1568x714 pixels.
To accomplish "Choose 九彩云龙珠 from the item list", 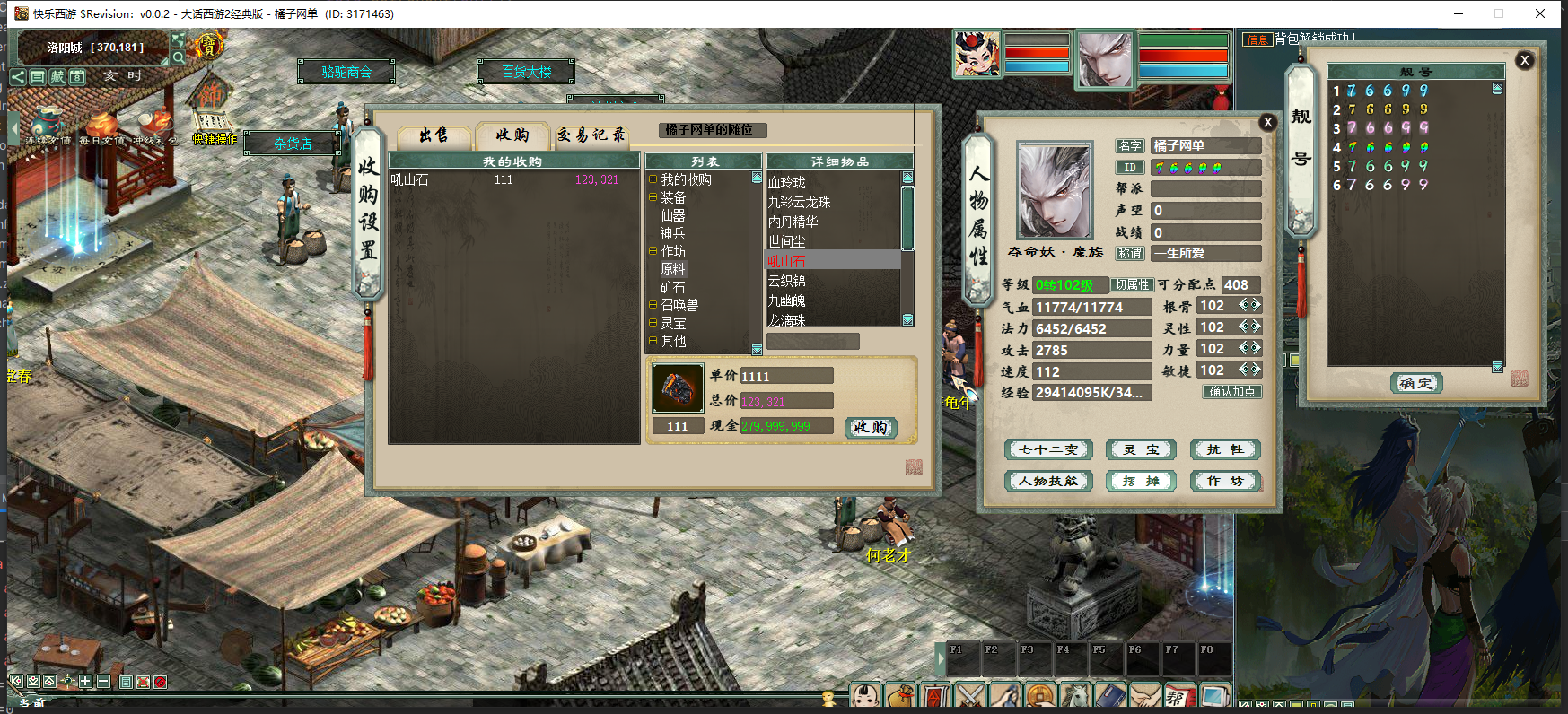I will click(x=799, y=203).
